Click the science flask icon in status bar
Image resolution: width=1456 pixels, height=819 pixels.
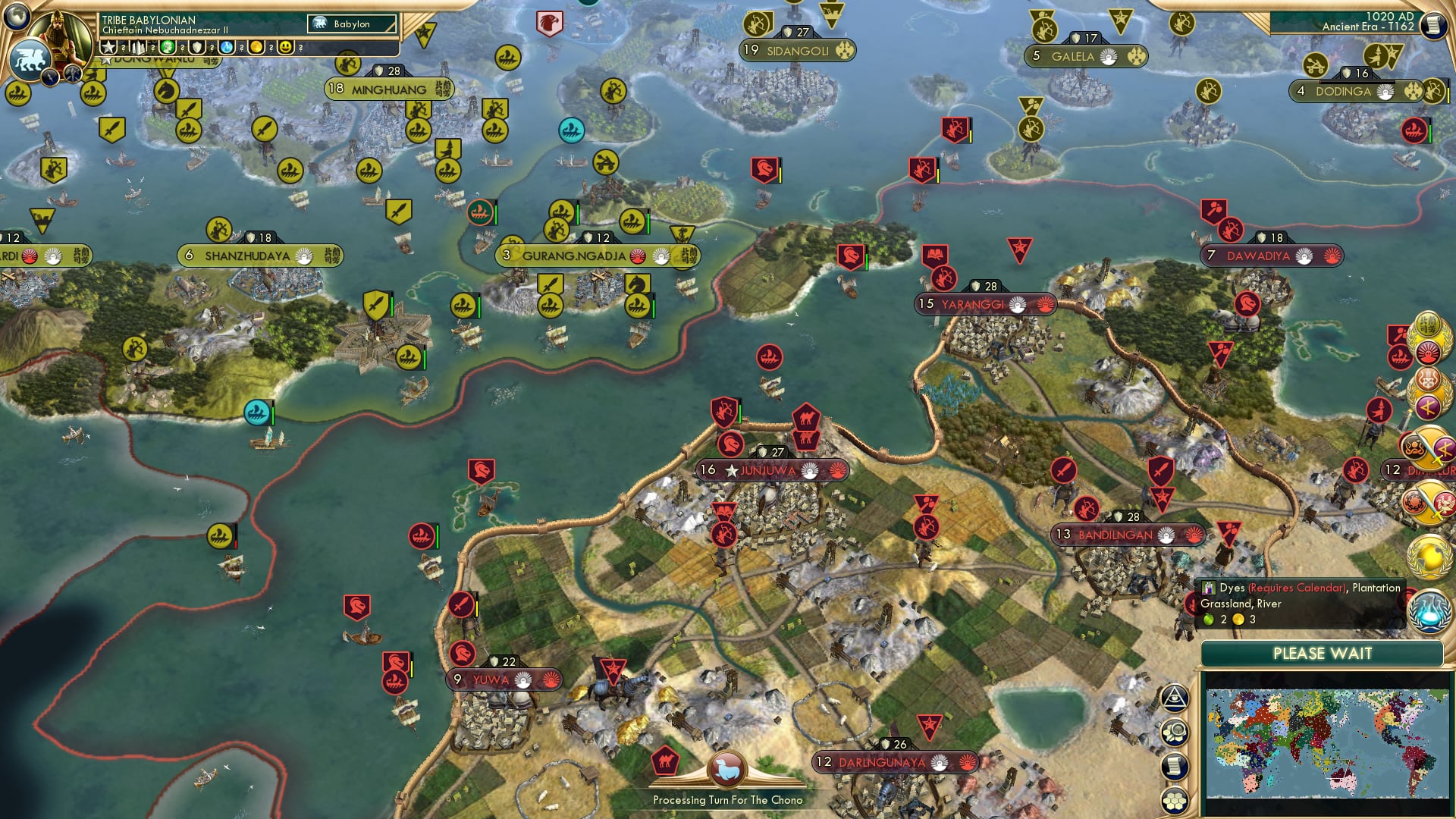(x=226, y=47)
